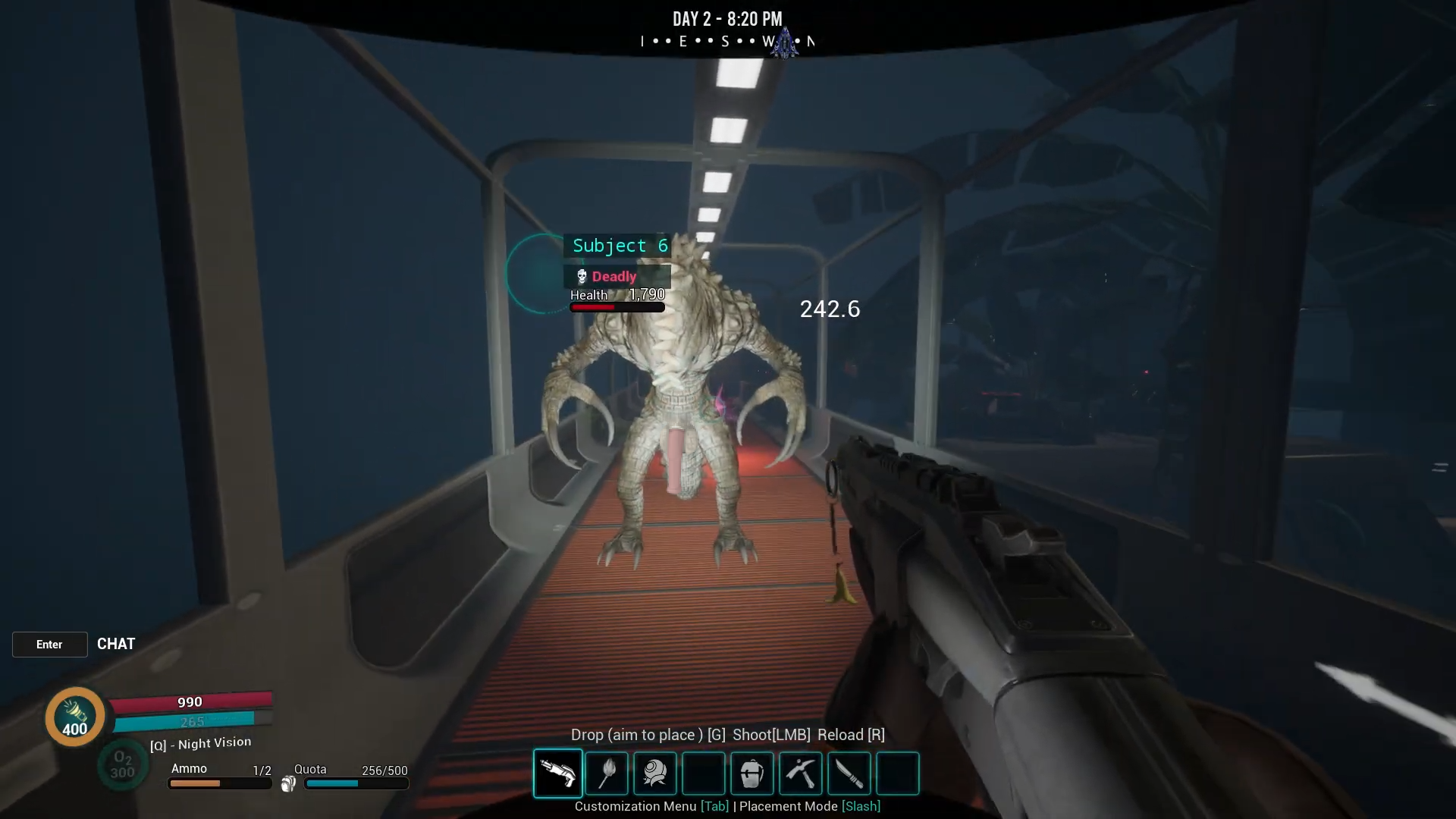Switch to the knife hotbar slot

click(849, 773)
